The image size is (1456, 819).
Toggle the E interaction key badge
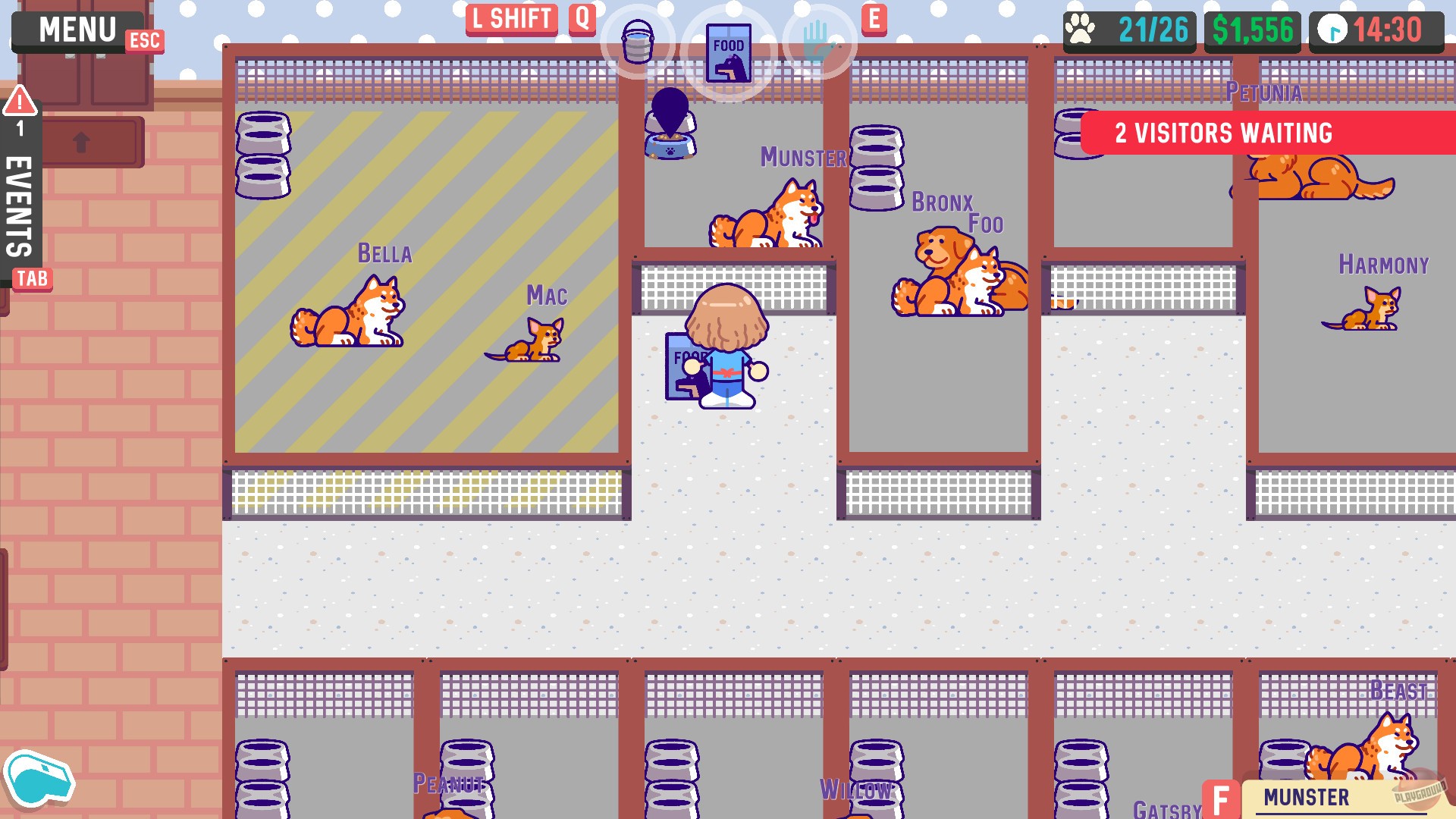click(x=876, y=19)
